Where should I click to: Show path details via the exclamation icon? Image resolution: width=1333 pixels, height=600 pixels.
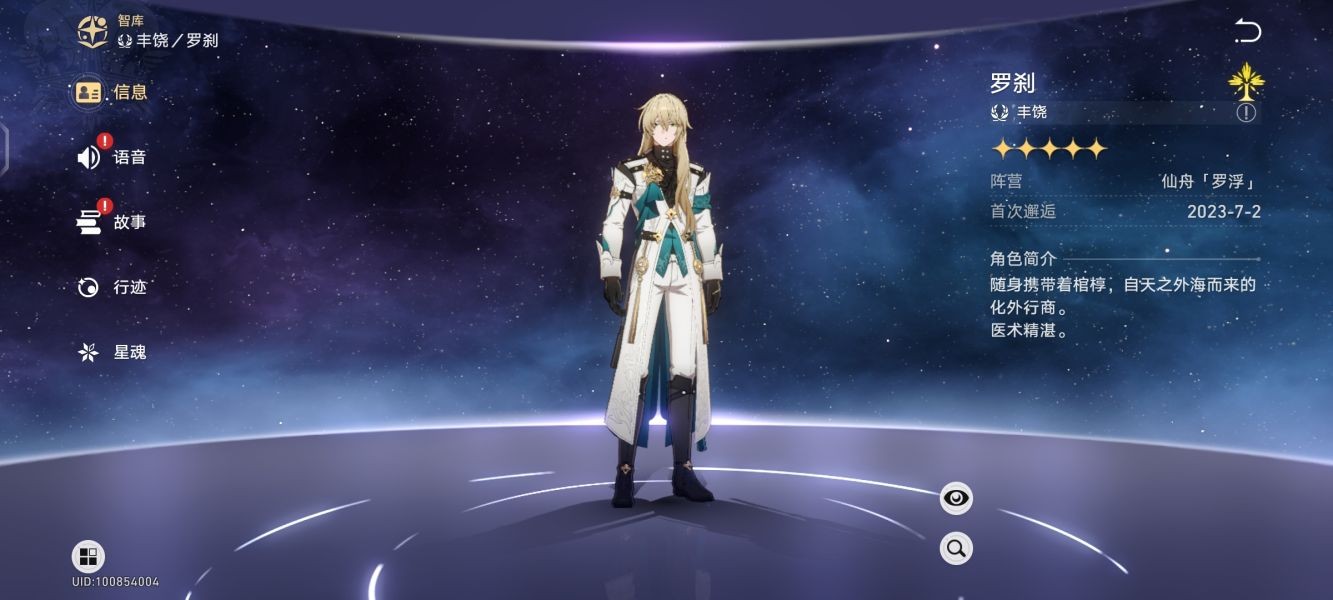coord(1246,112)
